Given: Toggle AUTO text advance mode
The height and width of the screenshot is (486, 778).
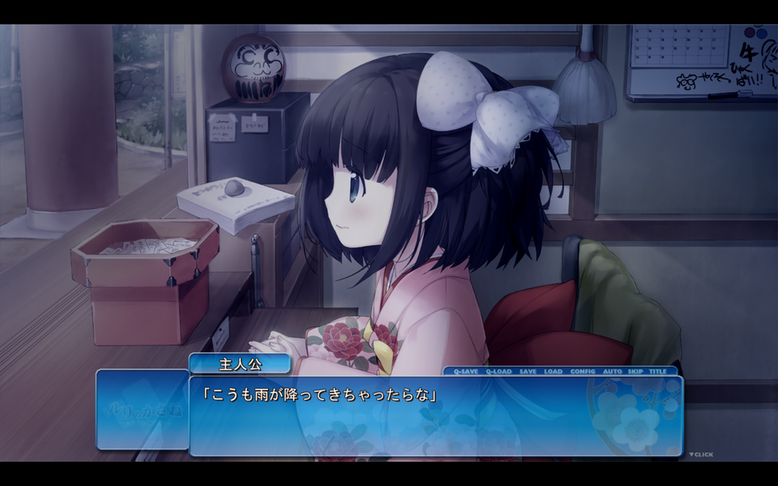Looking at the screenshot, I should (612, 371).
